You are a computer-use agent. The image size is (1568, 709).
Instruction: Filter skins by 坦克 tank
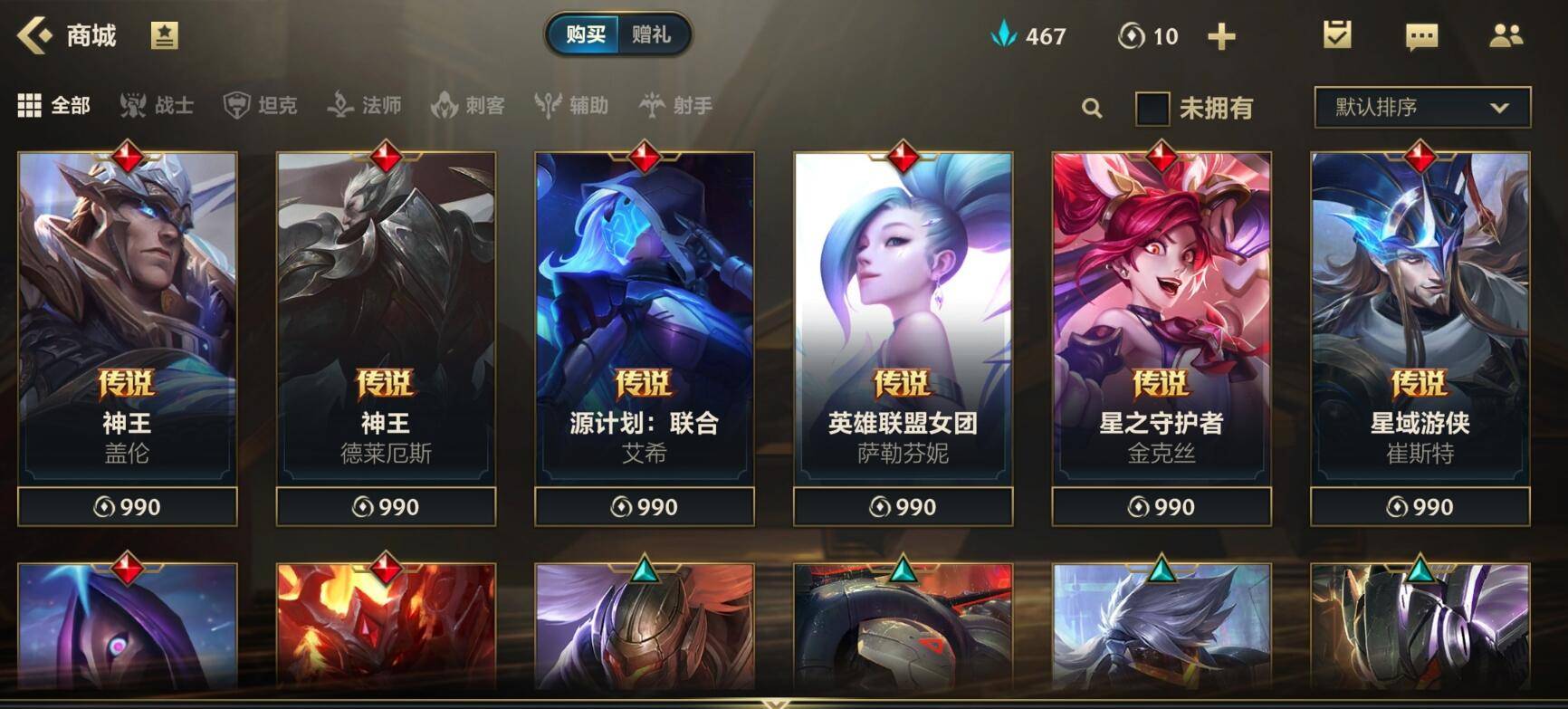(x=261, y=106)
